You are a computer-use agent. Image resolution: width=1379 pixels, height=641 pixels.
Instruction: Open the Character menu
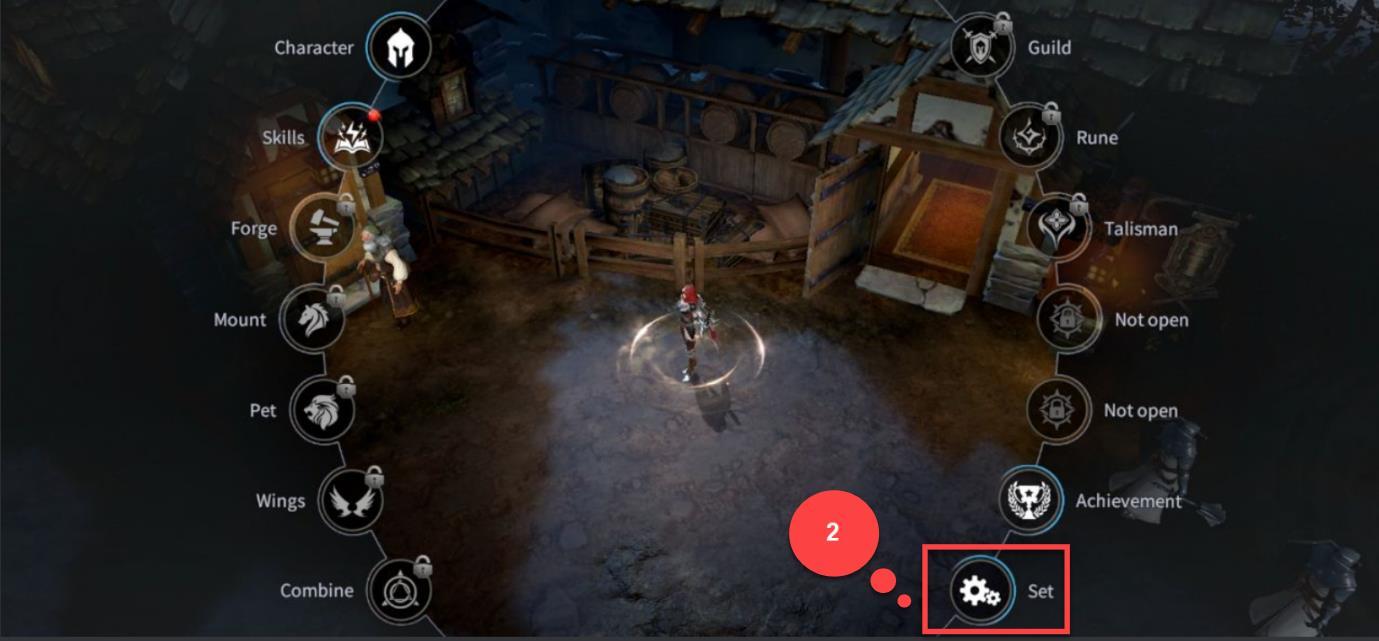pyautogui.click(x=399, y=48)
